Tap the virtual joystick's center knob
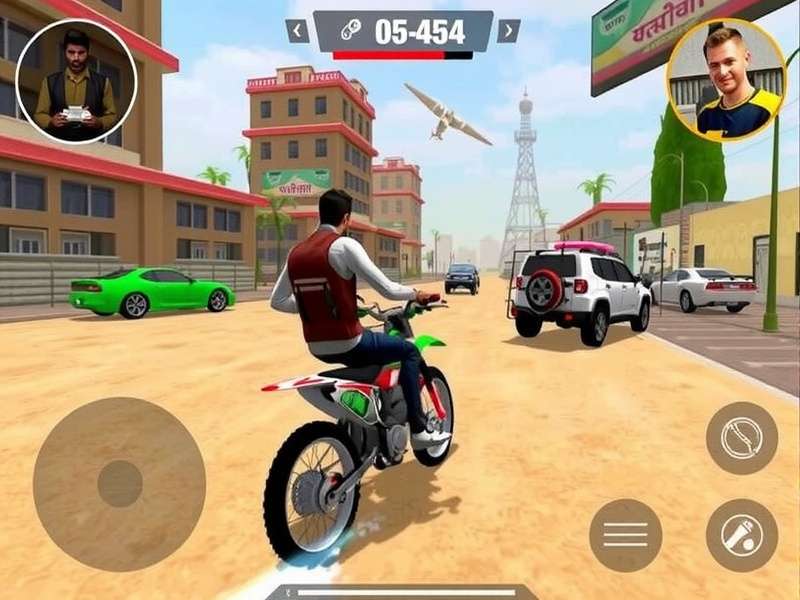Image resolution: width=800 pixels, height=600 pixels. [119, 483]
